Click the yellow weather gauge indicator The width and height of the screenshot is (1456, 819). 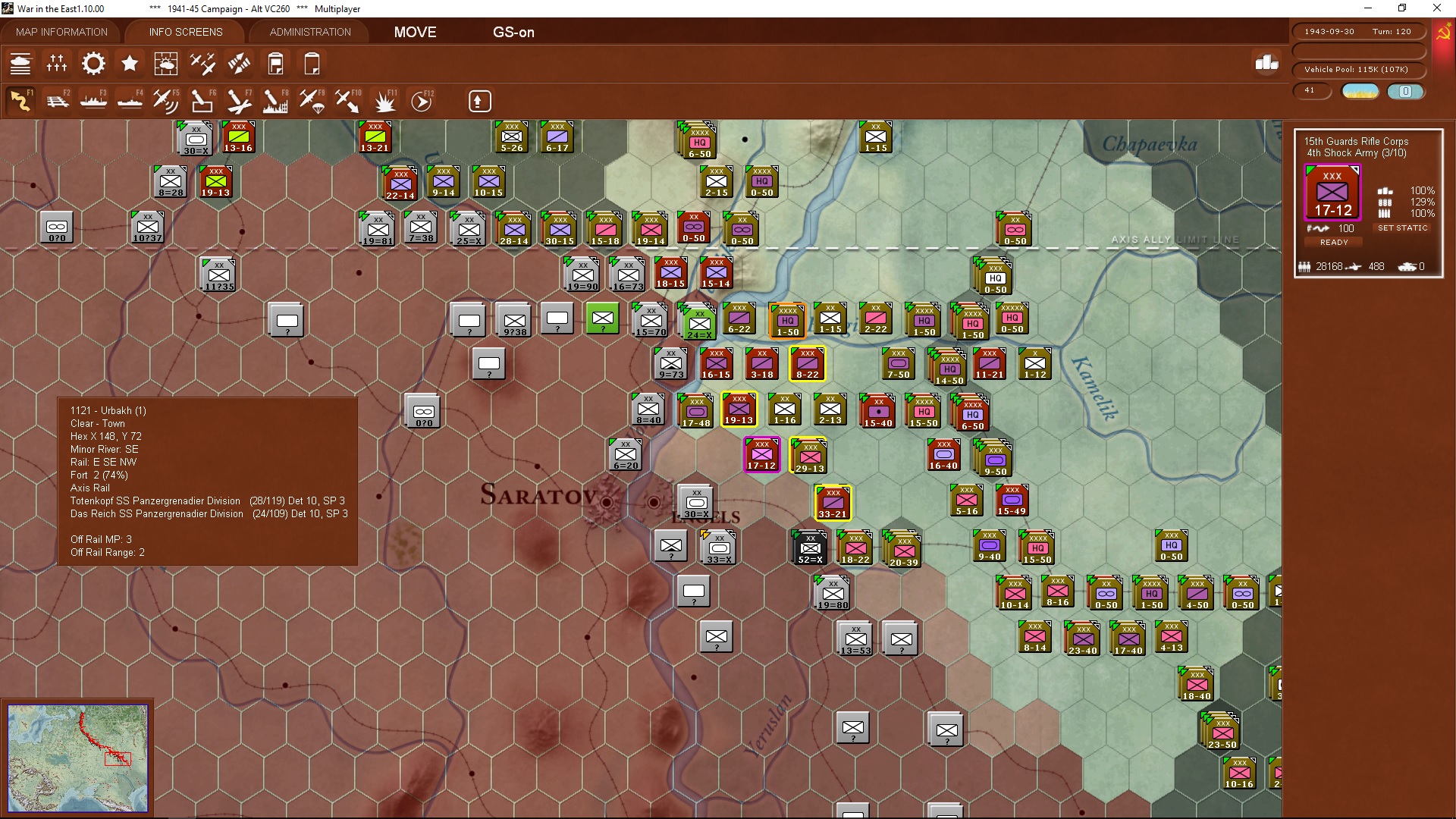click(1360, 91)
